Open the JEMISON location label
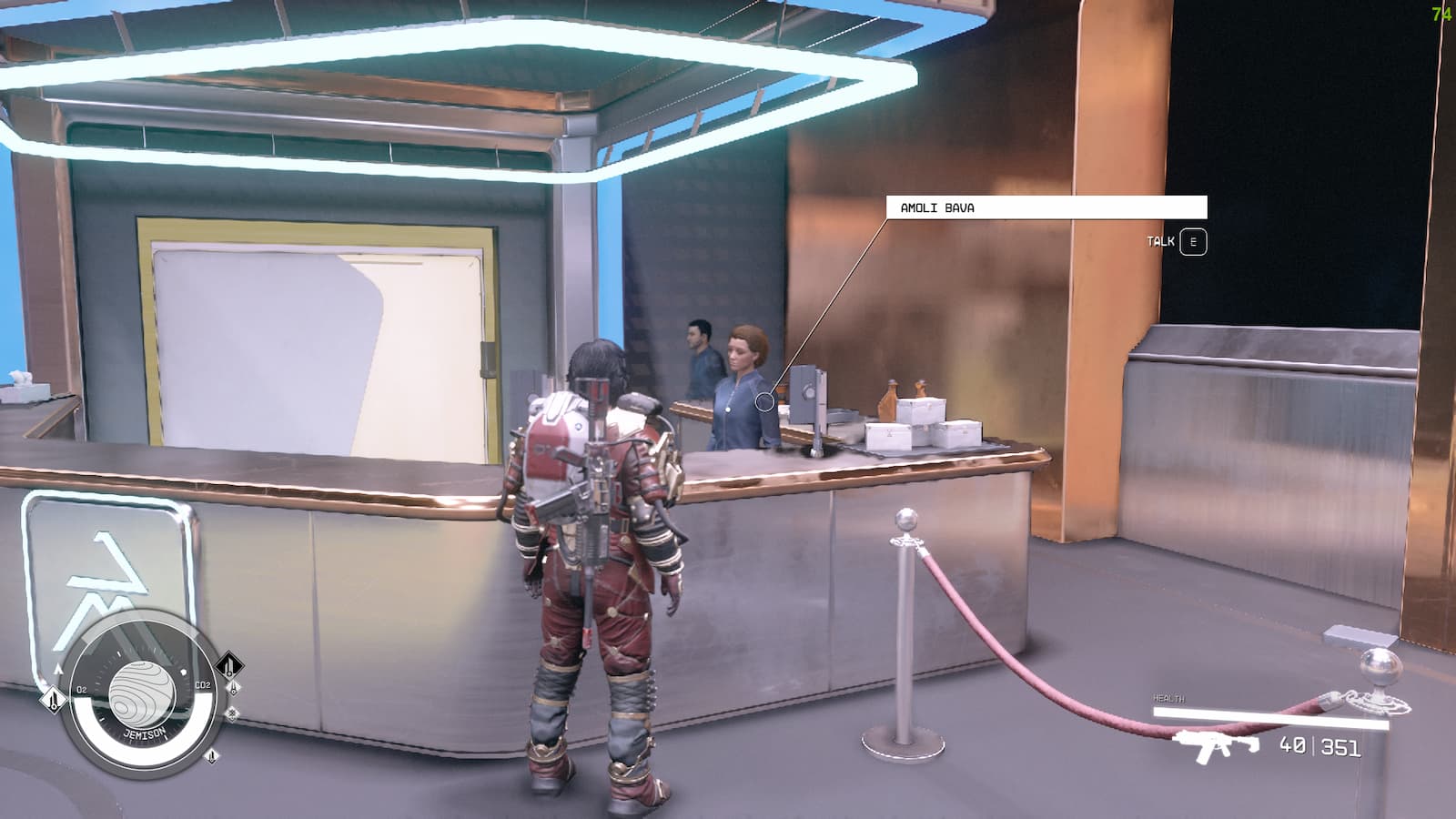1456x819 pixels. [144, 732]
